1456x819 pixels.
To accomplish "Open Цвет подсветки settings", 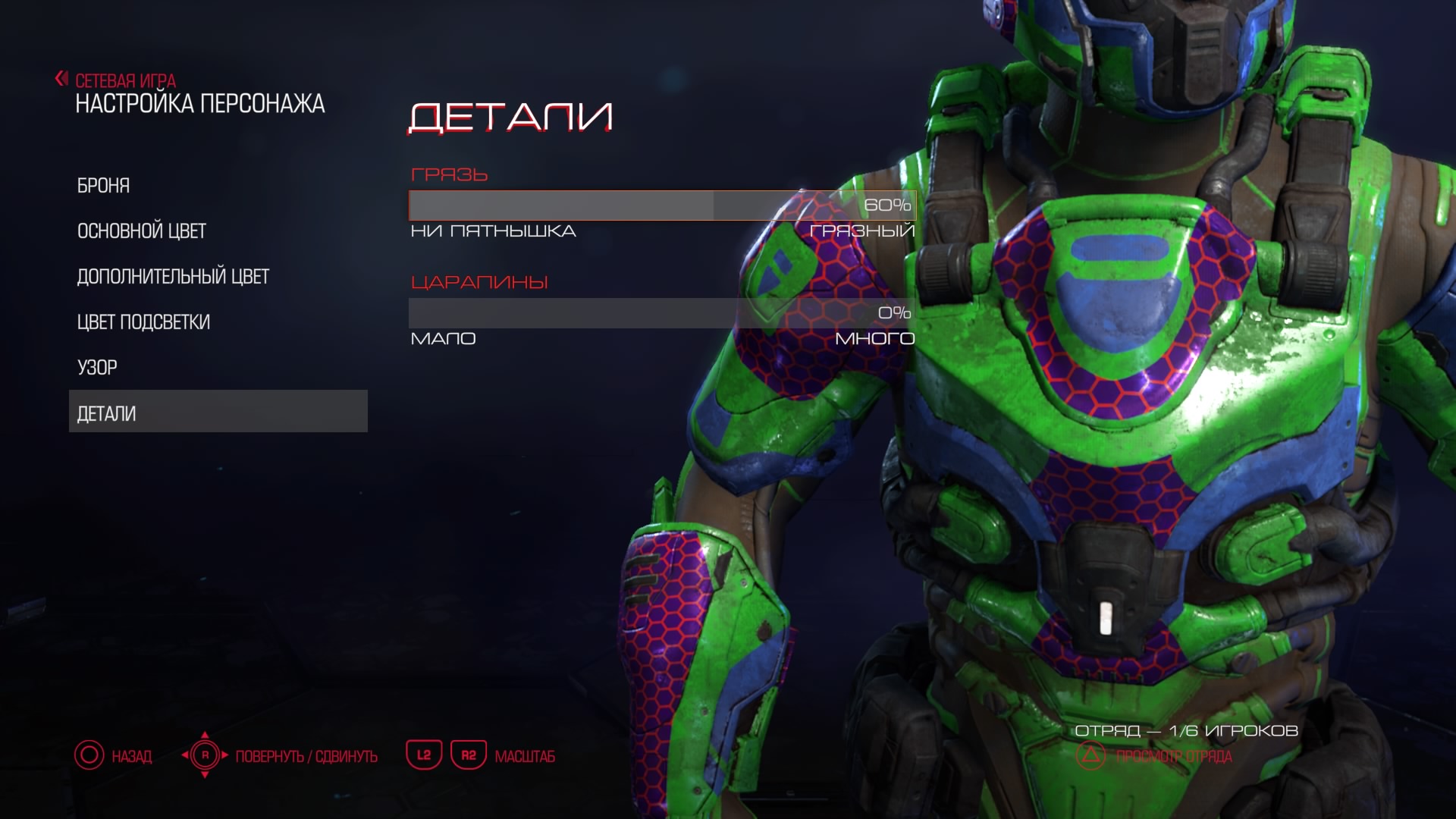I will click(x=143, y=322).
